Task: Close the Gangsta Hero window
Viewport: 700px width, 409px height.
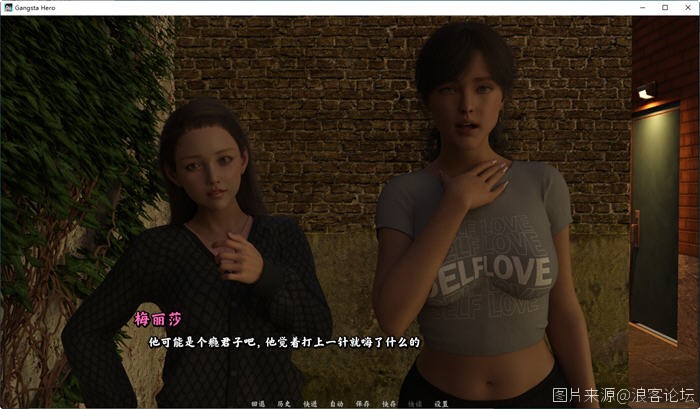Action: 687,7
